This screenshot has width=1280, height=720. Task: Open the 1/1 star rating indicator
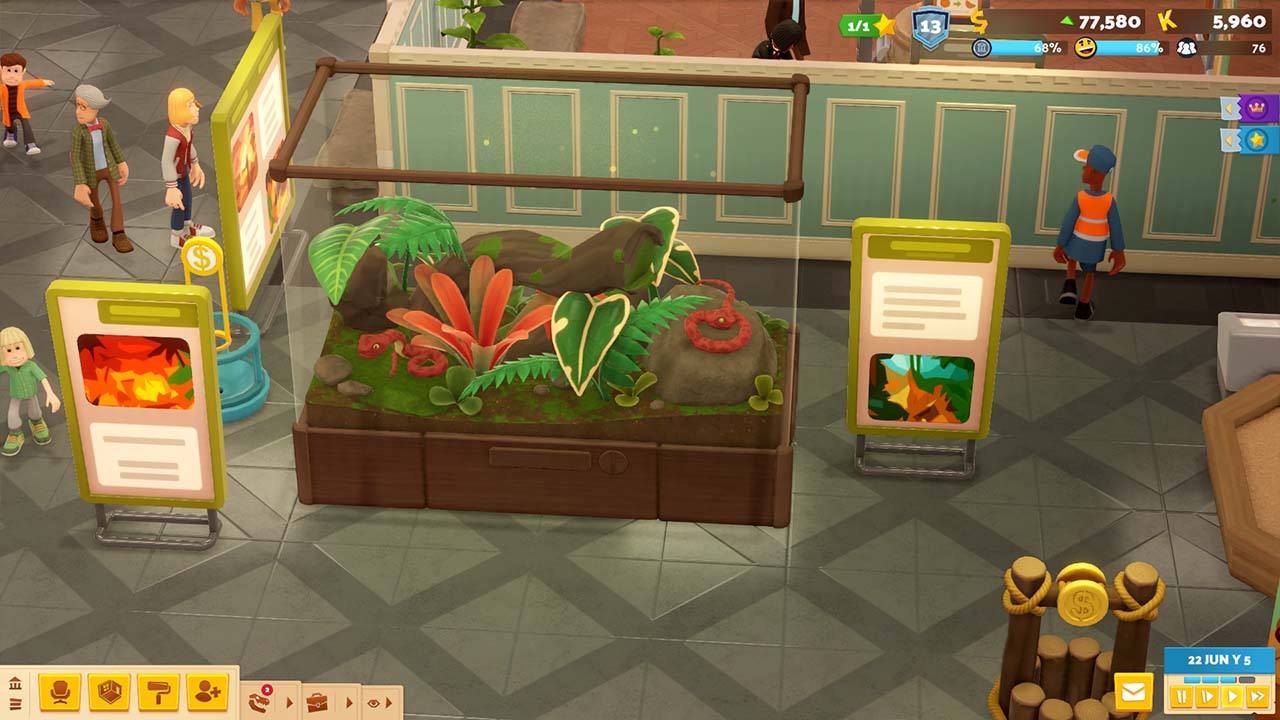866,25
